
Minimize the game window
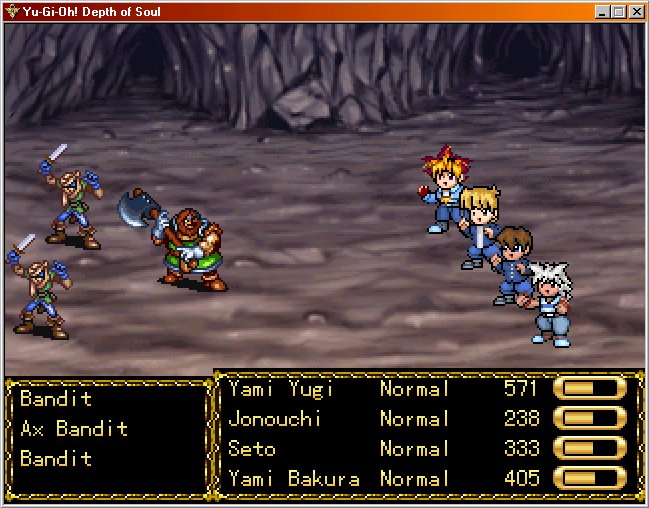pyautogui.click(x=602, y=12)
